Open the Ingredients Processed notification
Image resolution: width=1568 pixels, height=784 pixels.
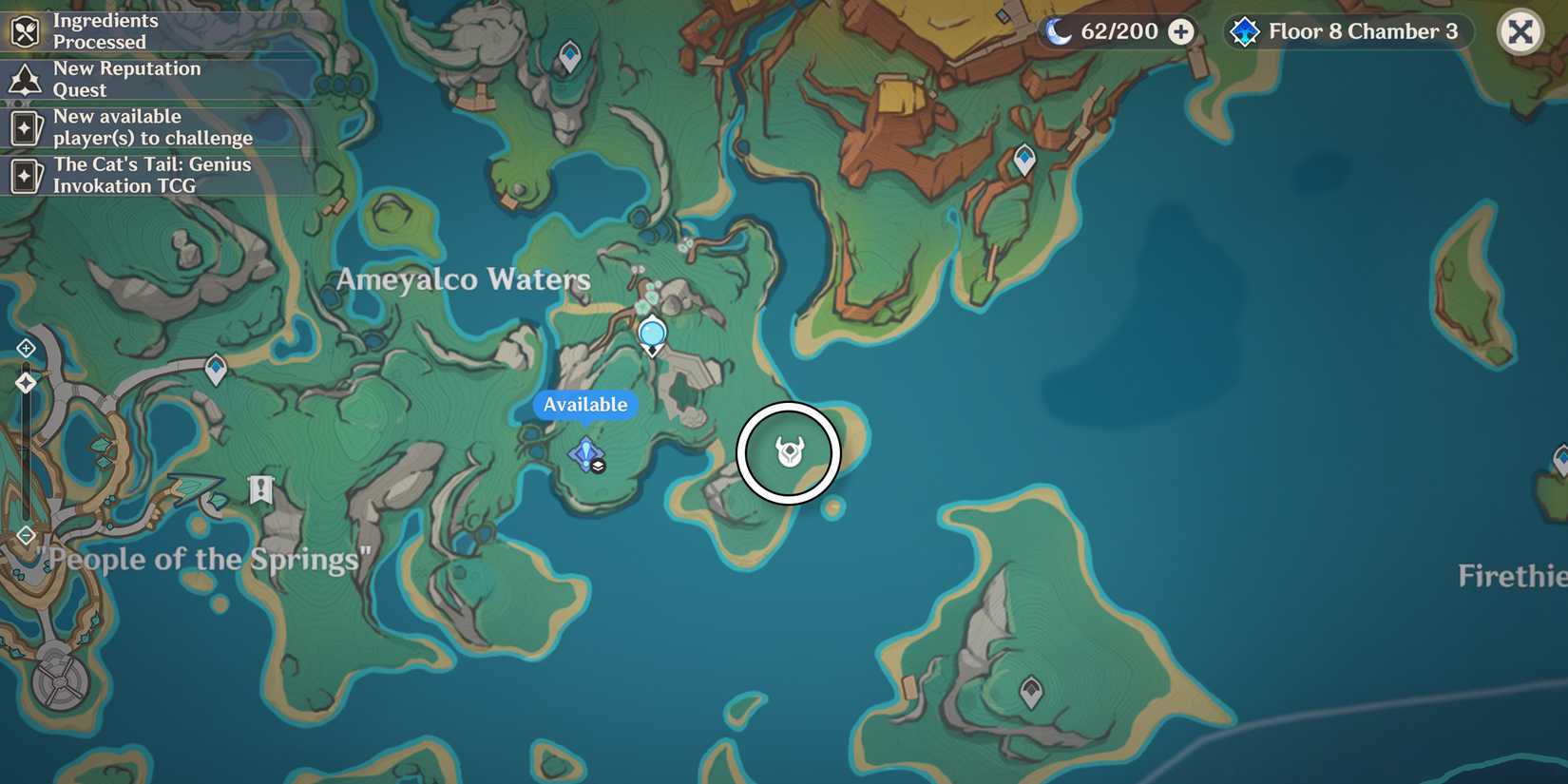tap(105, 31)
